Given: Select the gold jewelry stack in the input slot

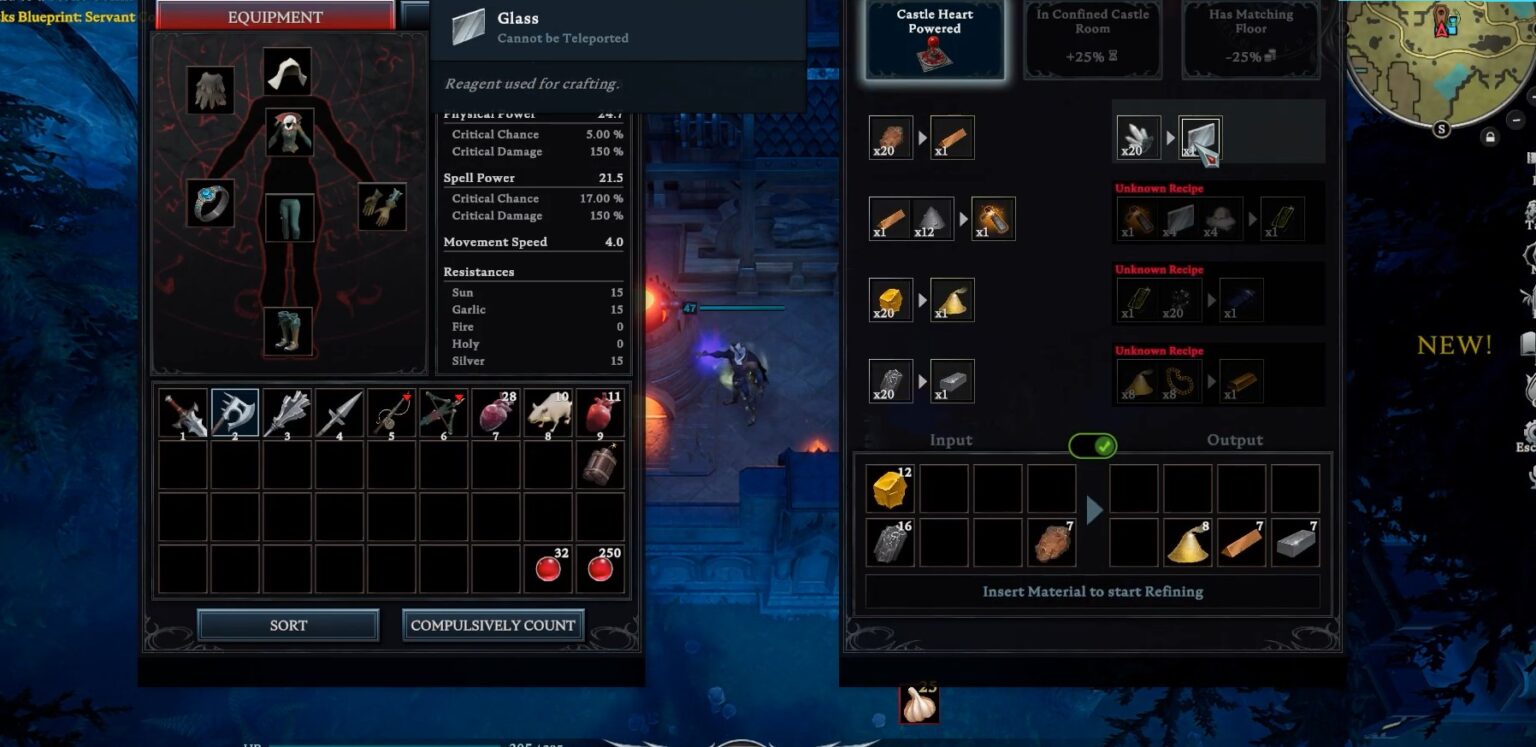Looking at the screenshot, I should [x=889, y=488].
